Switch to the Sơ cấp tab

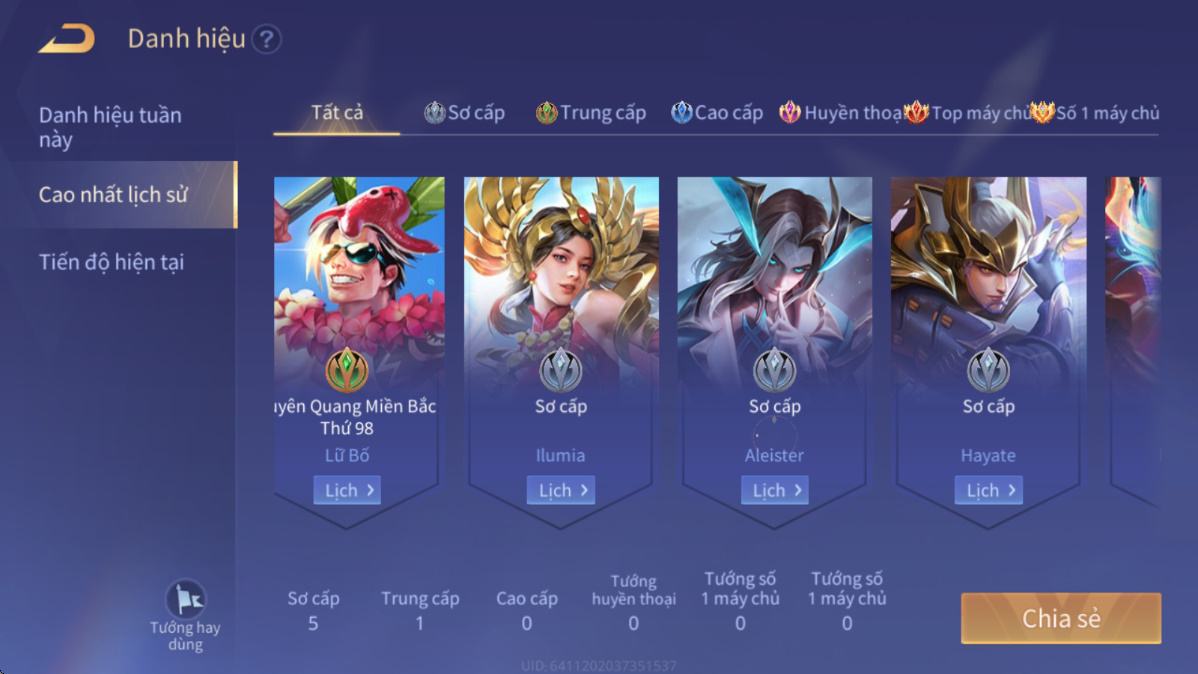(x=465, y=113)
